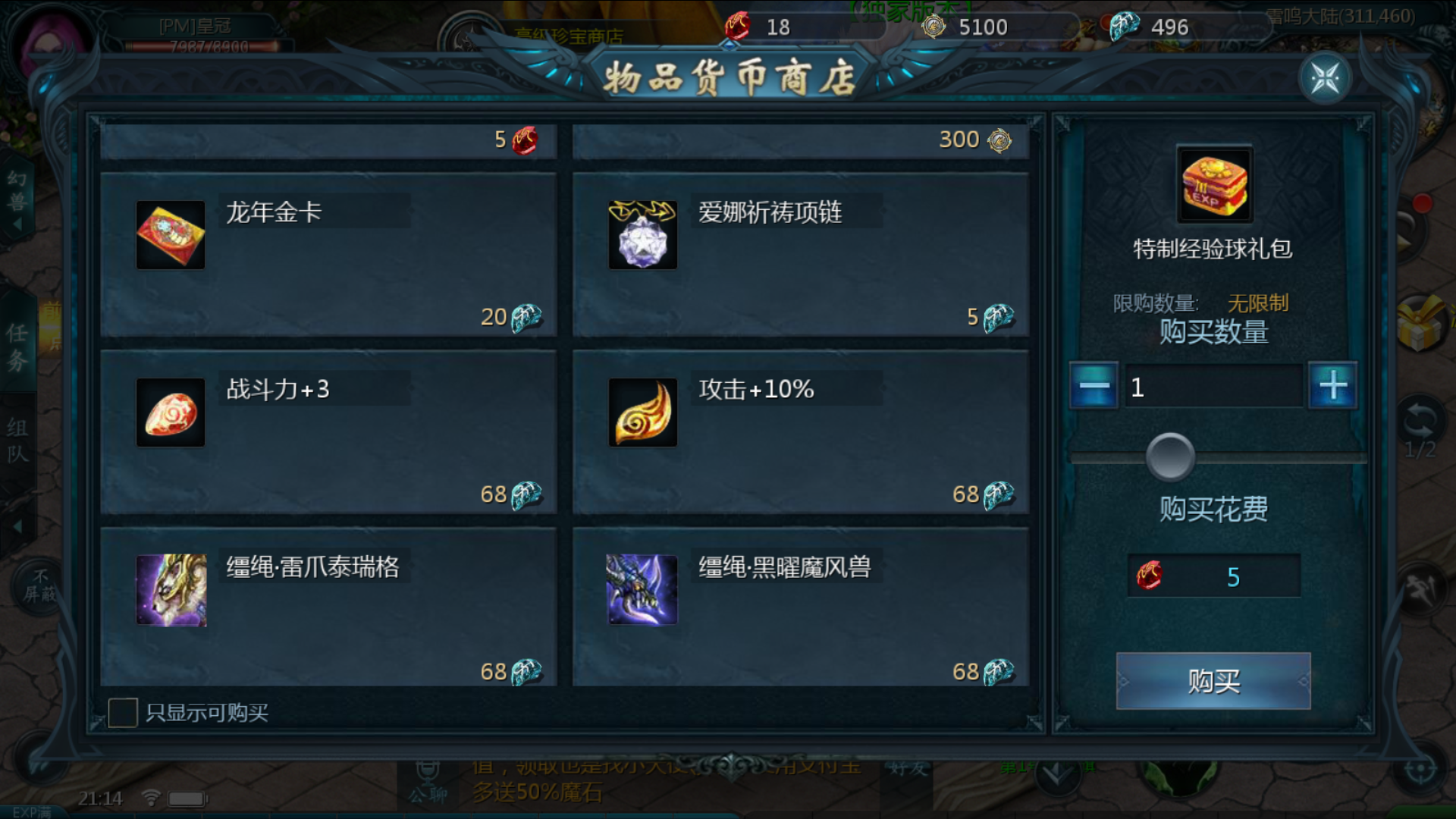Select the 战斗力+3 item
This screenshot has width=1456, height=819.
tap(328, 432)
